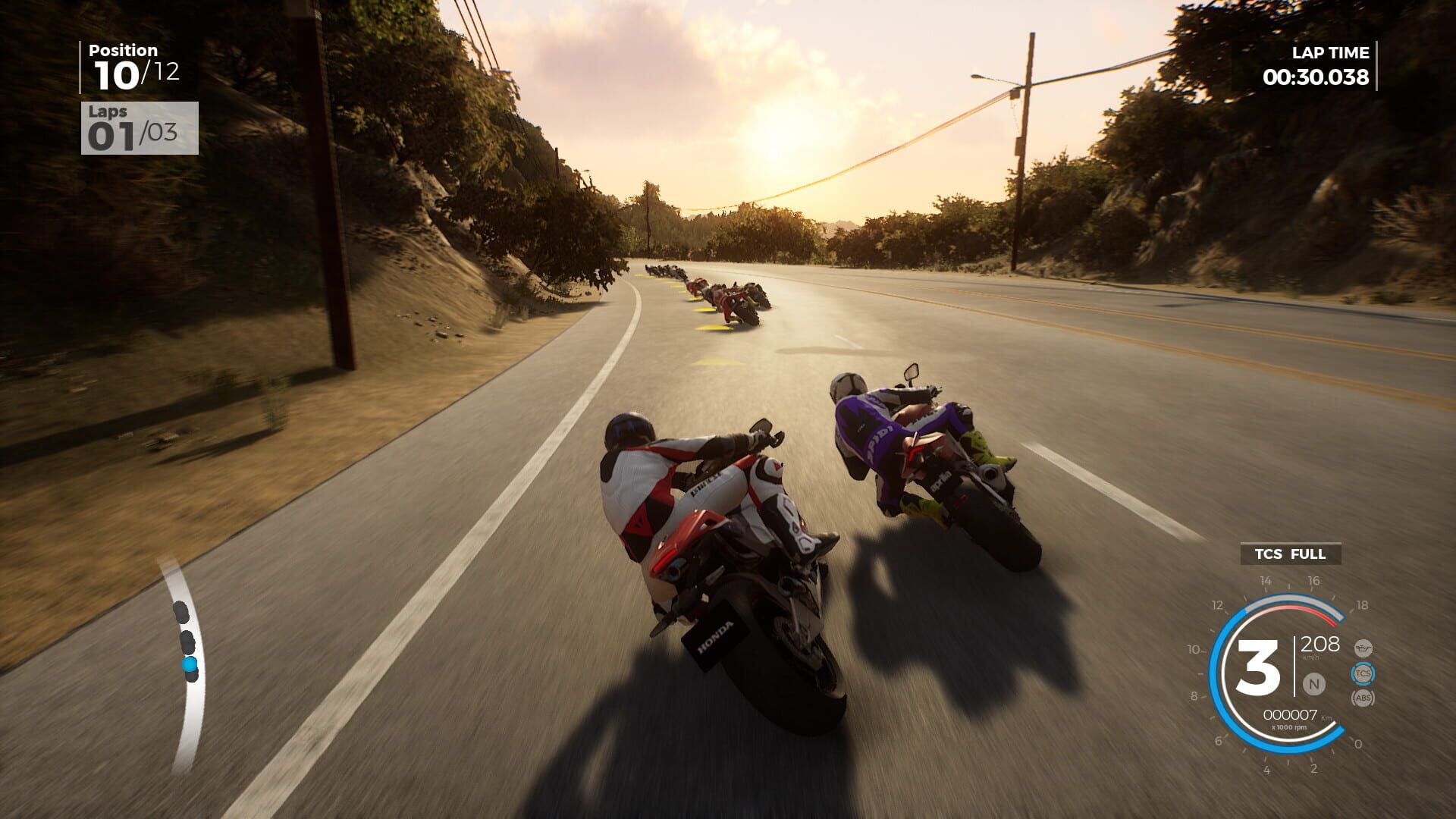Click the oil pressure warning icon
This screenshot has width=1456, height=819.
[x=1363, y=648]
